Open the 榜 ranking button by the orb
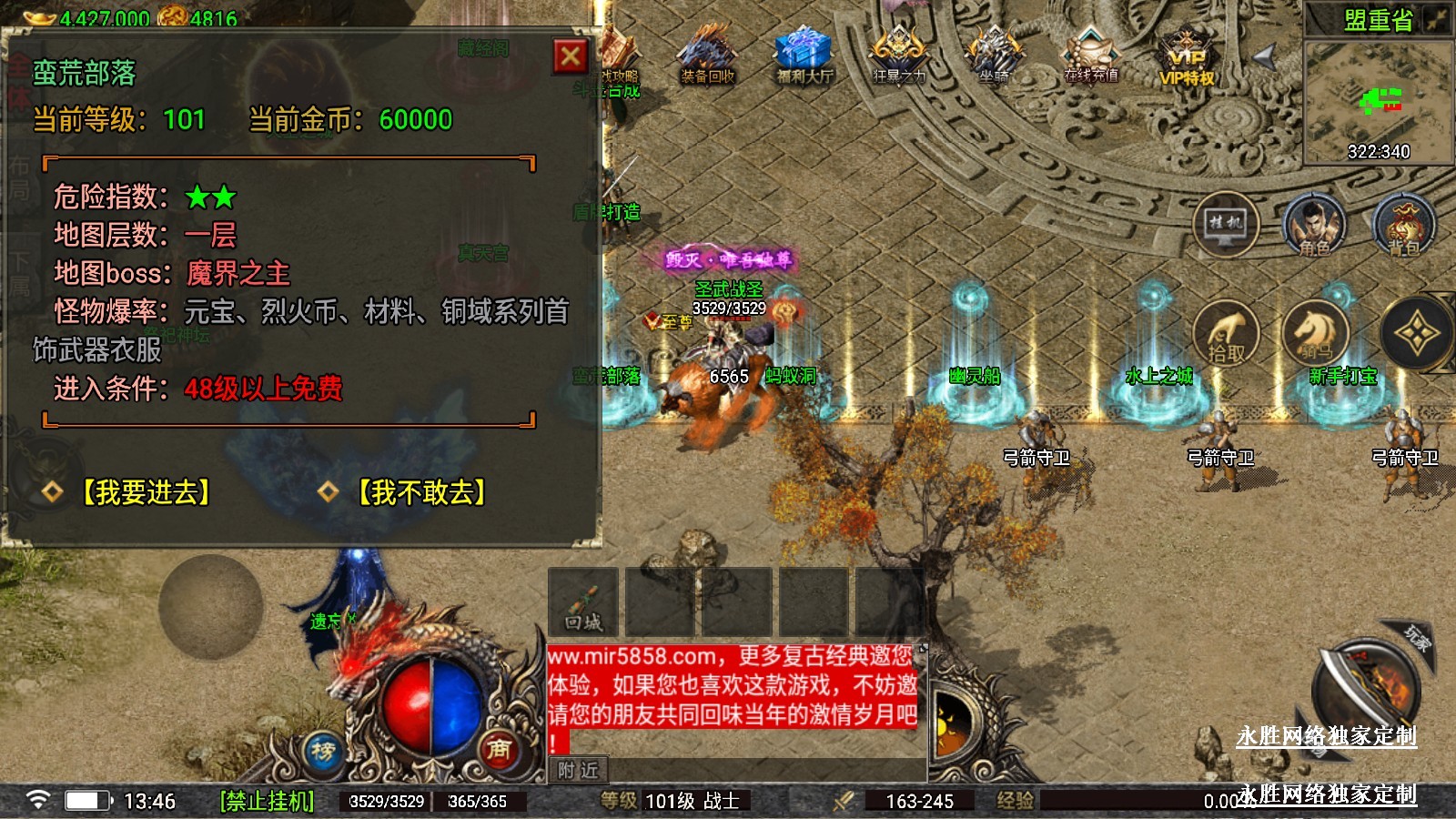1456x819 pixels. pos(323,751)
